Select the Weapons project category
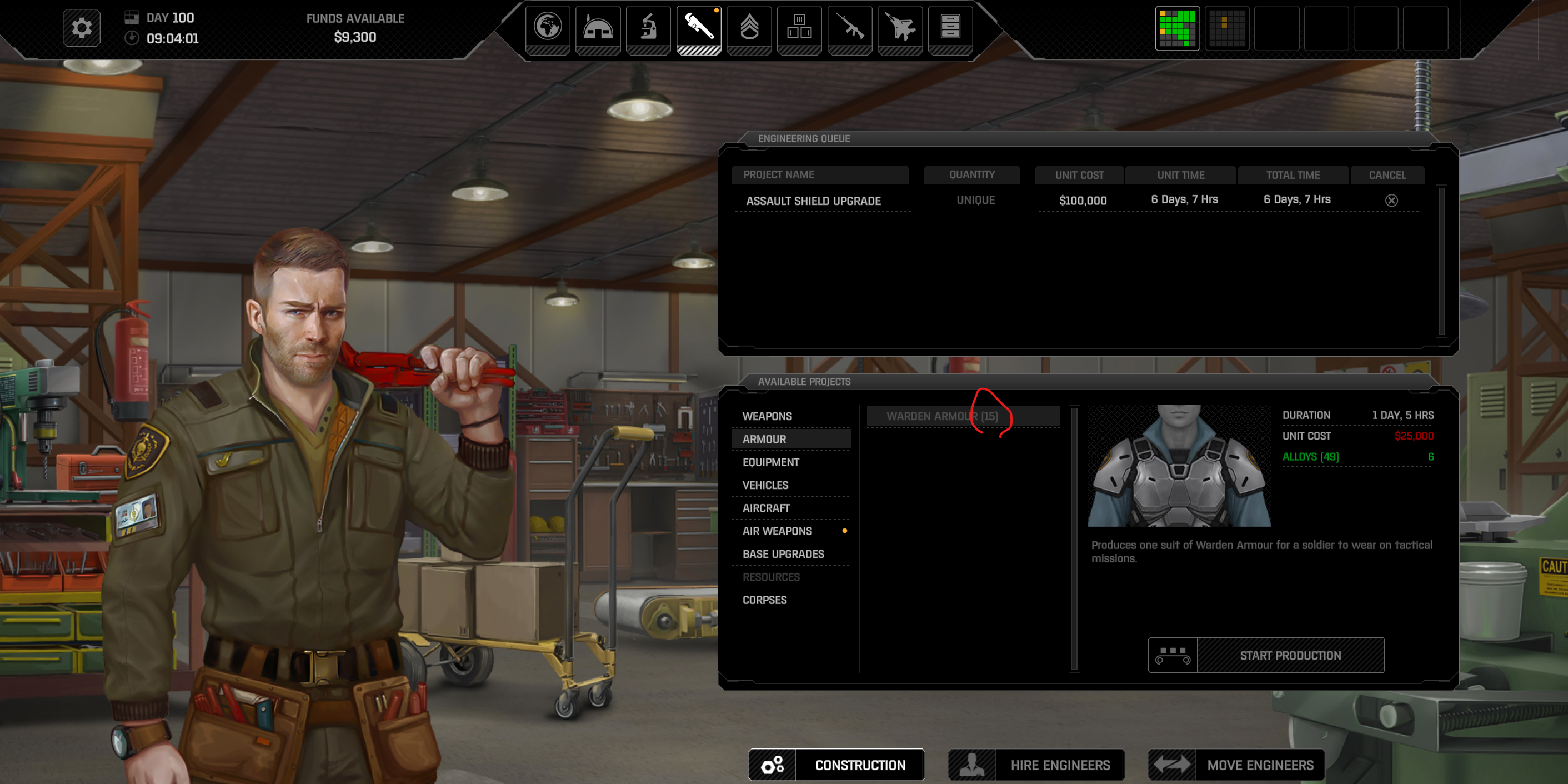The width and height of the screenshot is (1568, 784). tap(767, 416)
